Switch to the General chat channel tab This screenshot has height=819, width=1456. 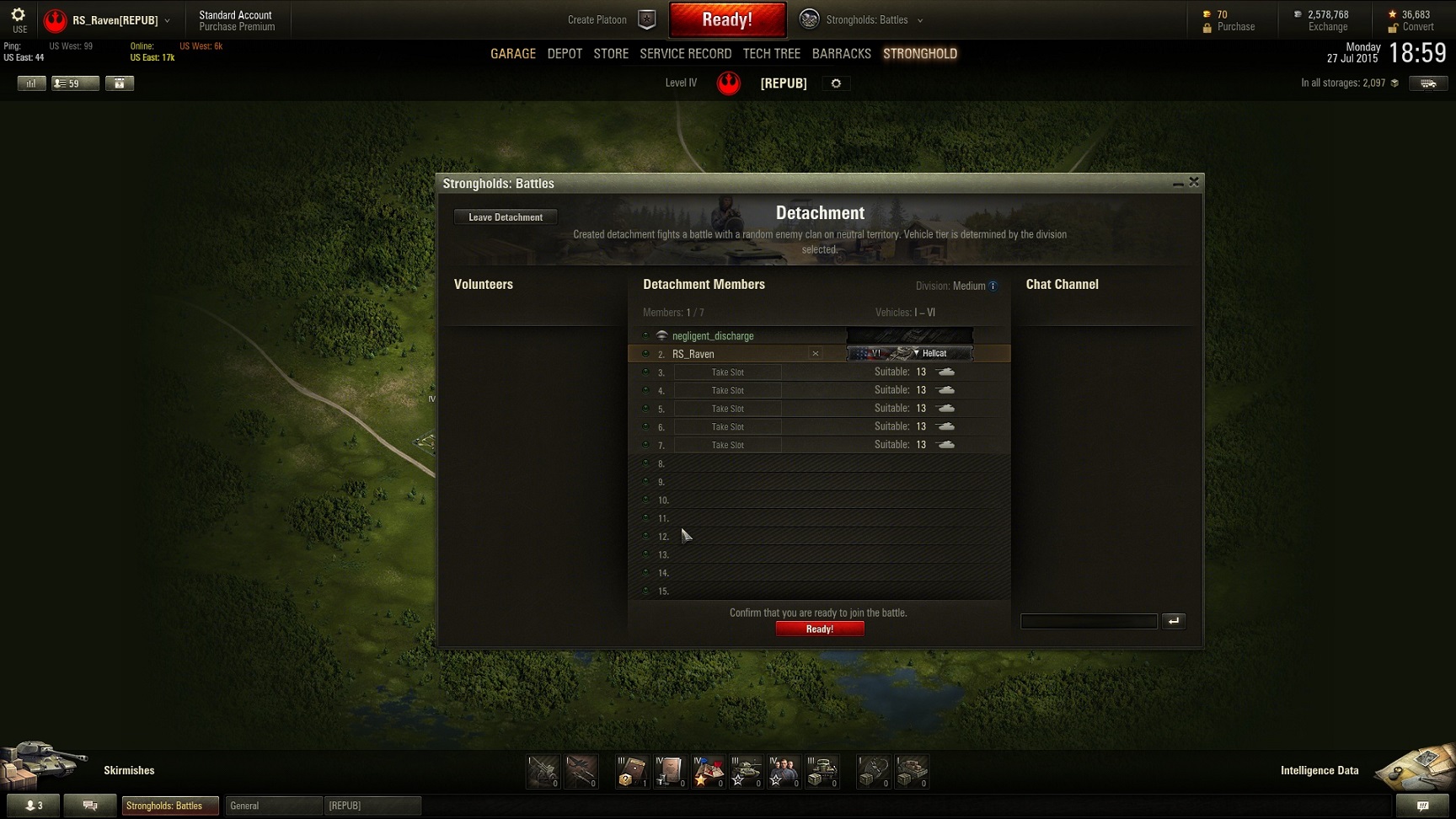(x=273, y=806)
